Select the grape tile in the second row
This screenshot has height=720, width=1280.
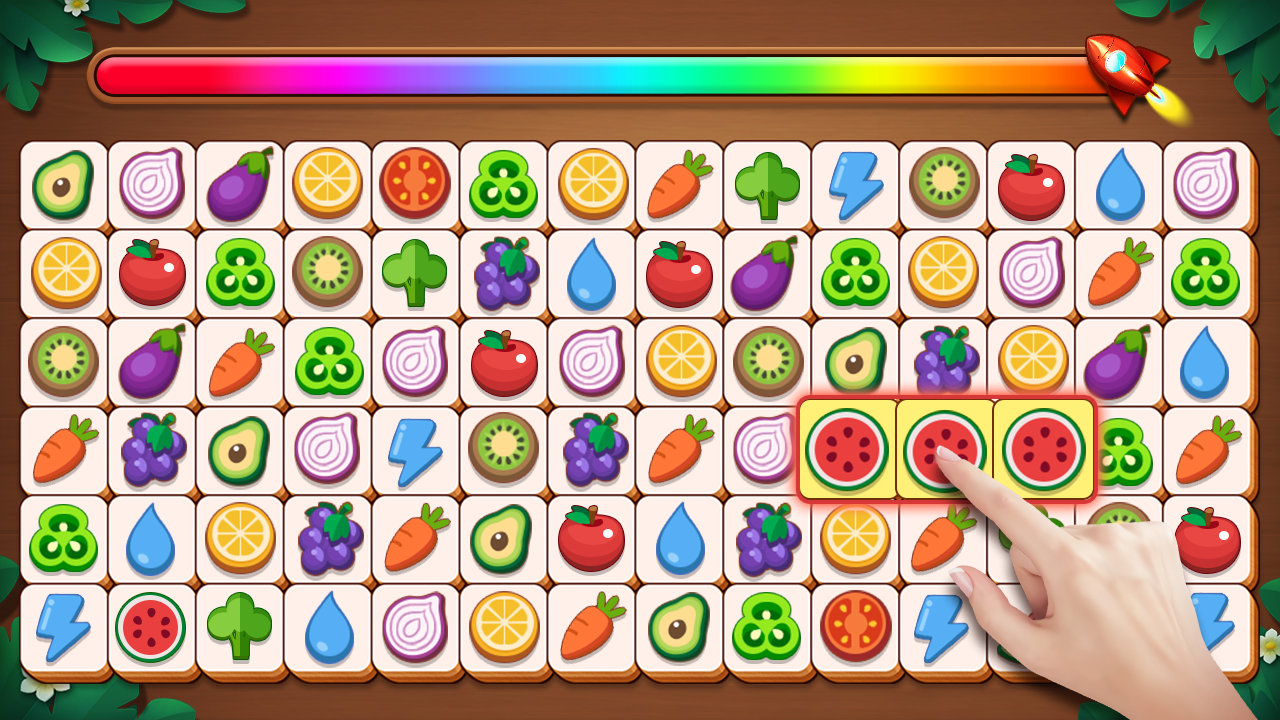(x=503, y=274)
